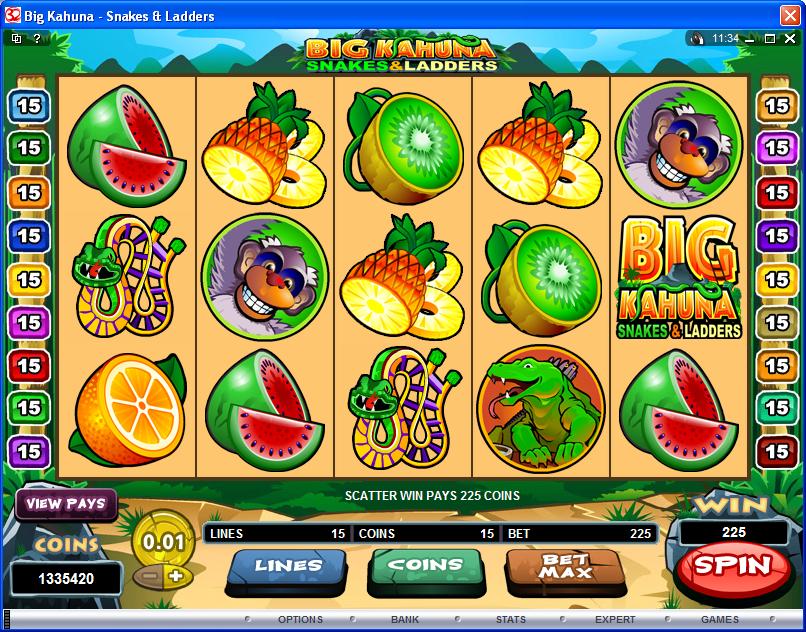Decrease coin size with the minus button

[x=150, y=576]
